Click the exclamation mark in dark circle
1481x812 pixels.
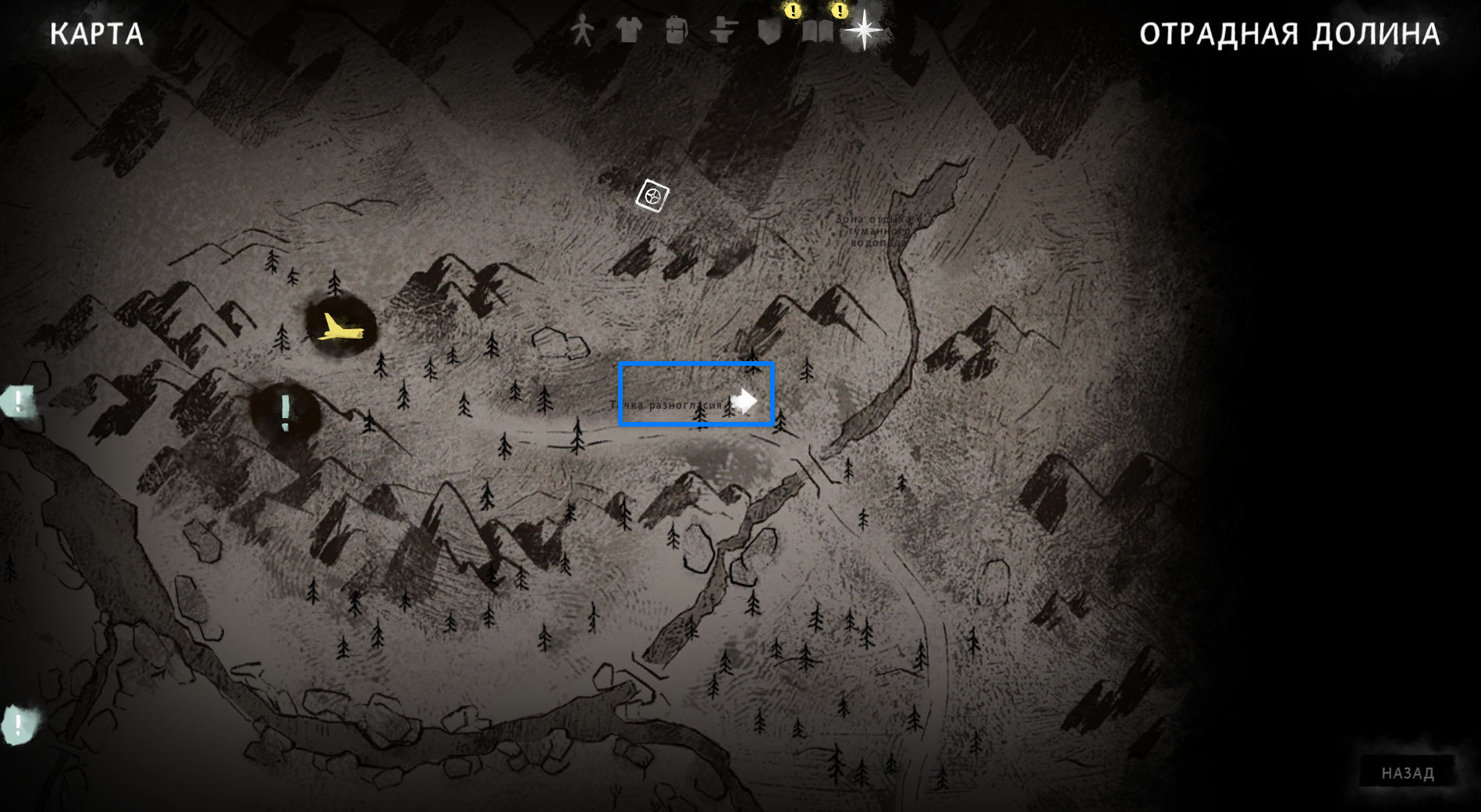(286, 413)
